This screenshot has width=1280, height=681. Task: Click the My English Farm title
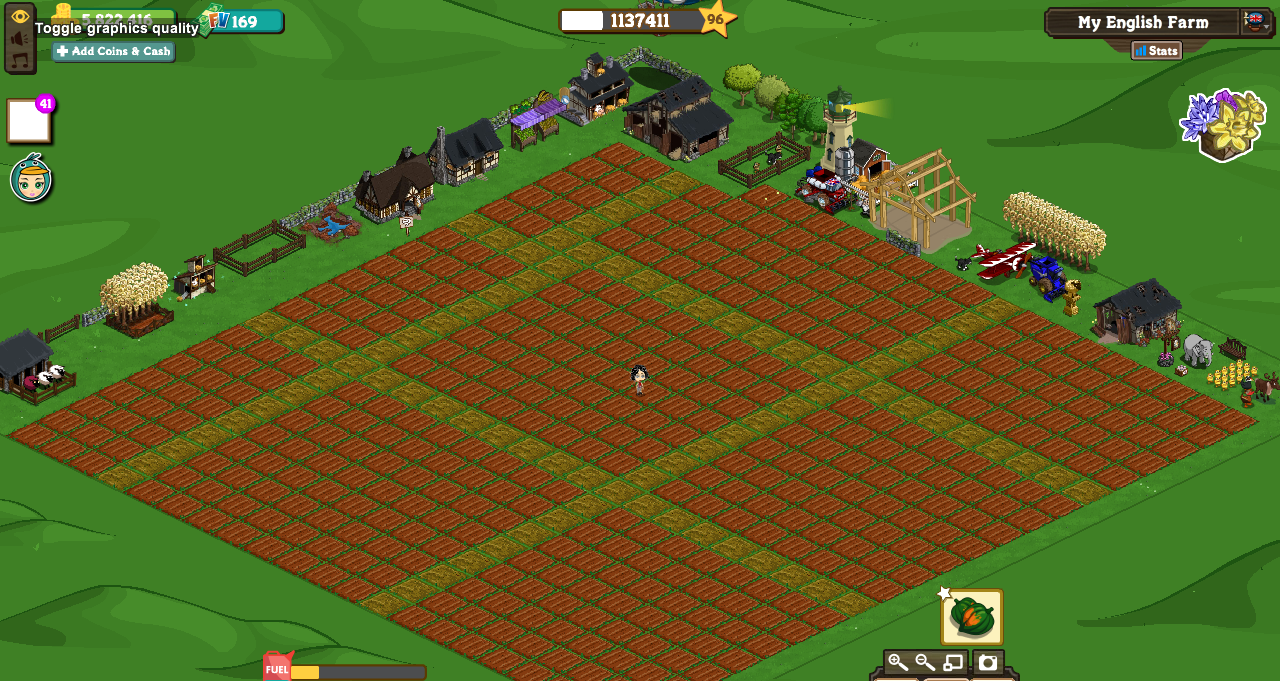tap(1142, 22)
